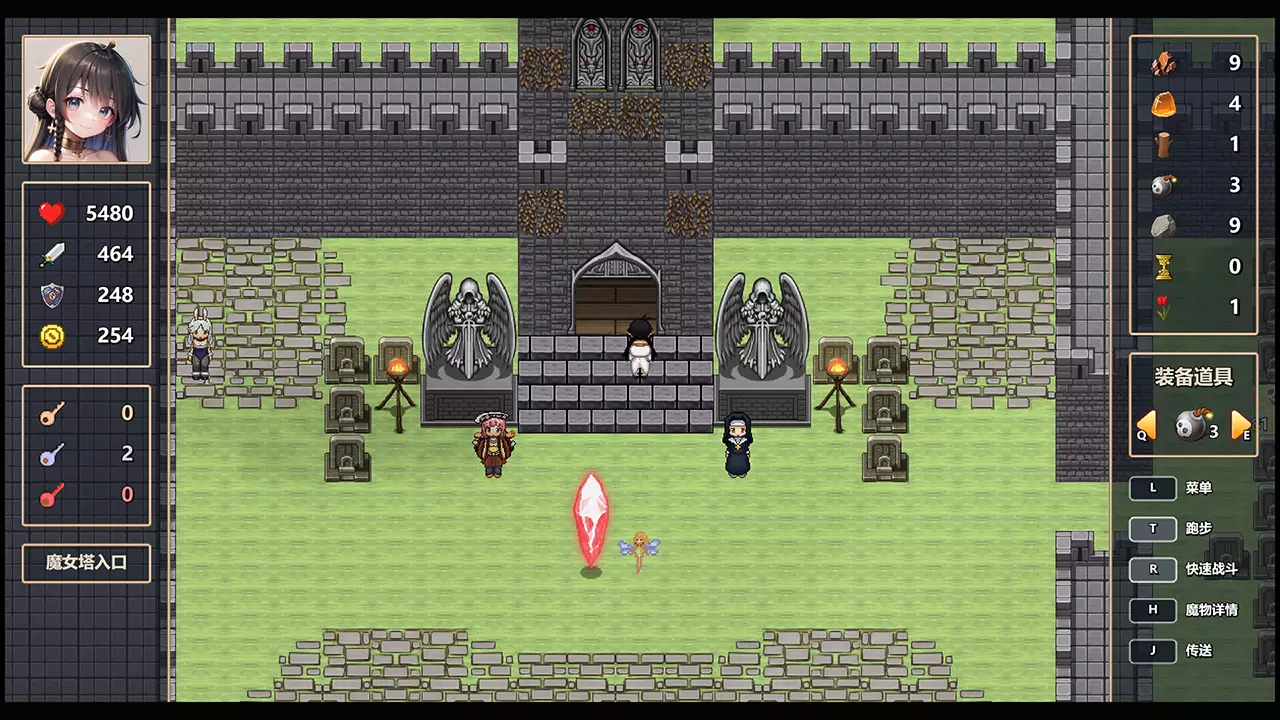Open the game menu with the L 菜单 button
Image resolution: width=1280 pixels, height=720 pixels.
tap(1153, 487)
